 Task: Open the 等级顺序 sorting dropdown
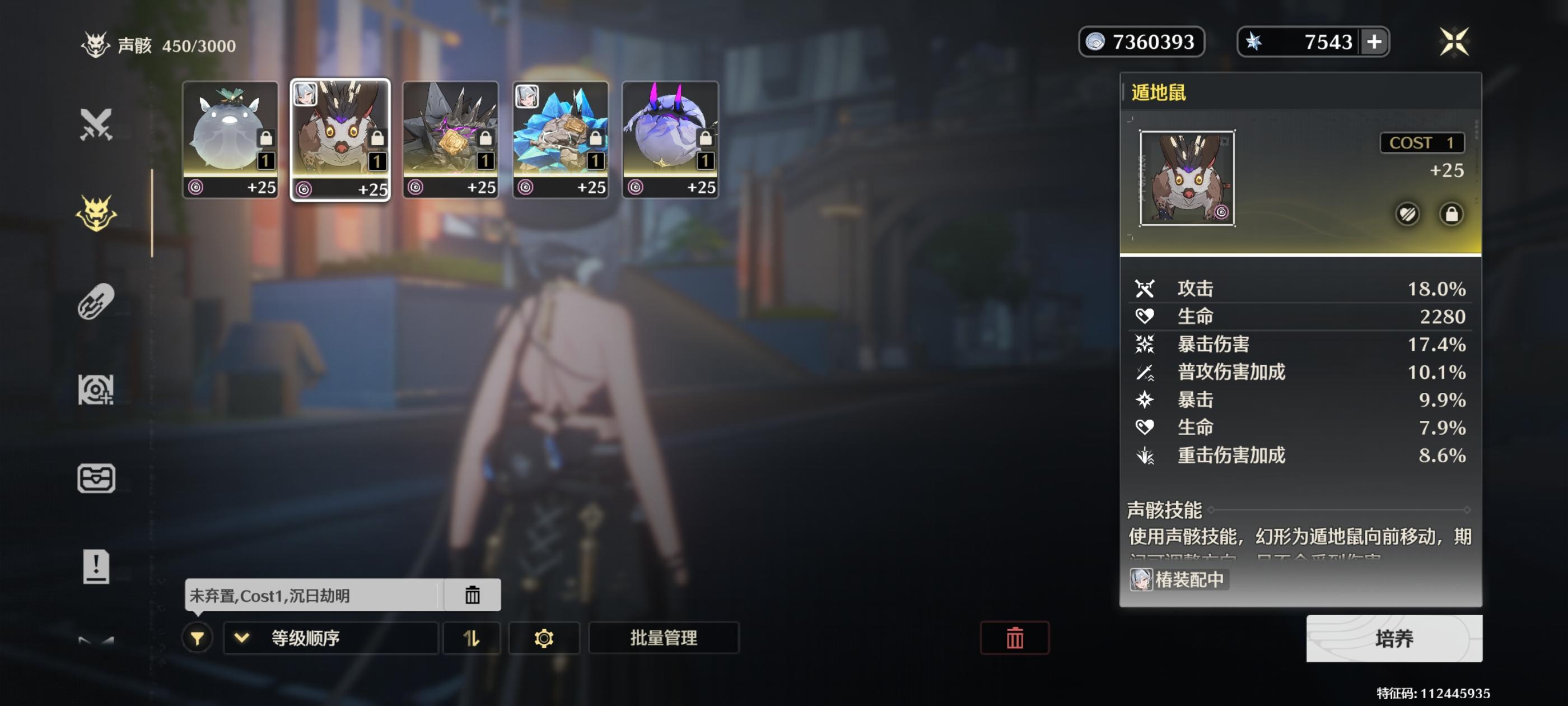332,638
